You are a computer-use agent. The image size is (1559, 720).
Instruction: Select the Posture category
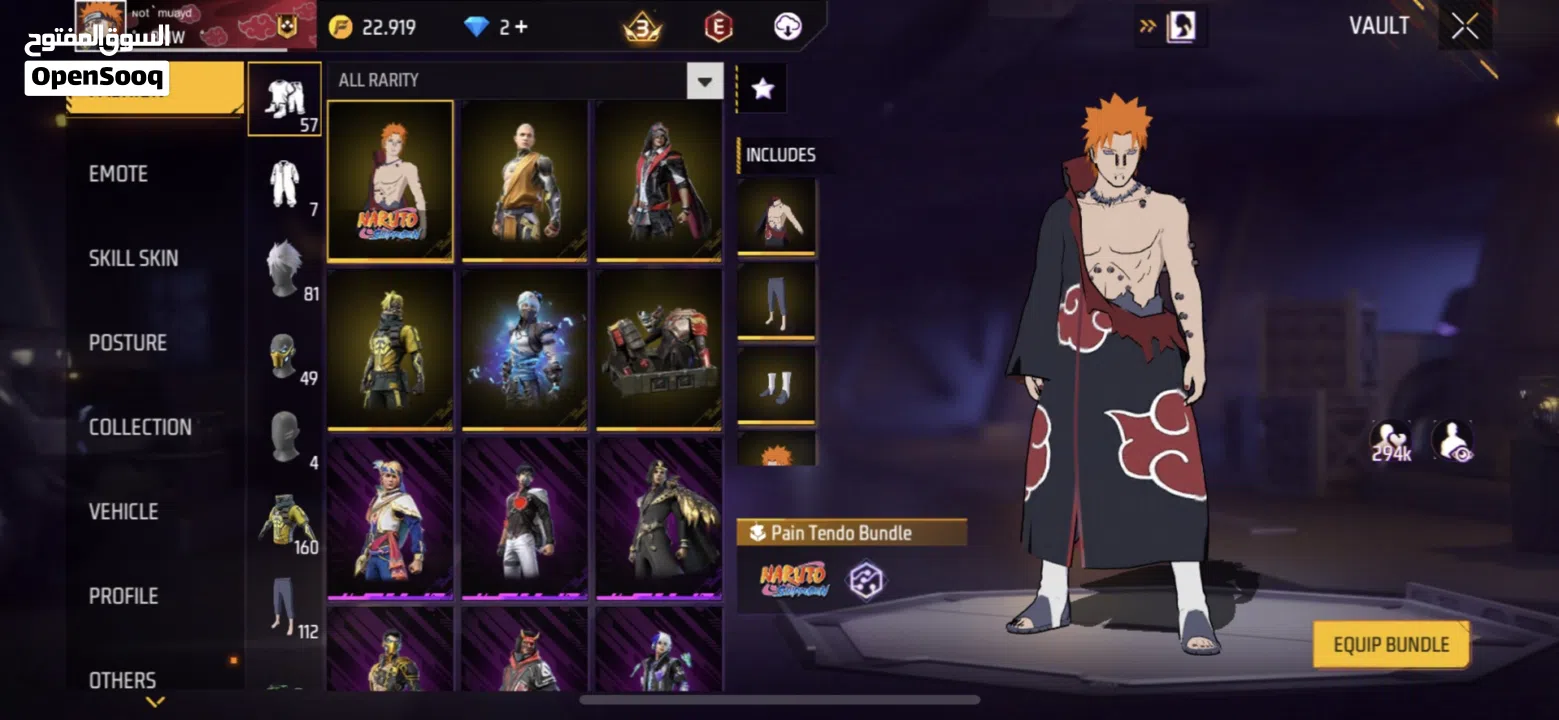tap(127, 343)
